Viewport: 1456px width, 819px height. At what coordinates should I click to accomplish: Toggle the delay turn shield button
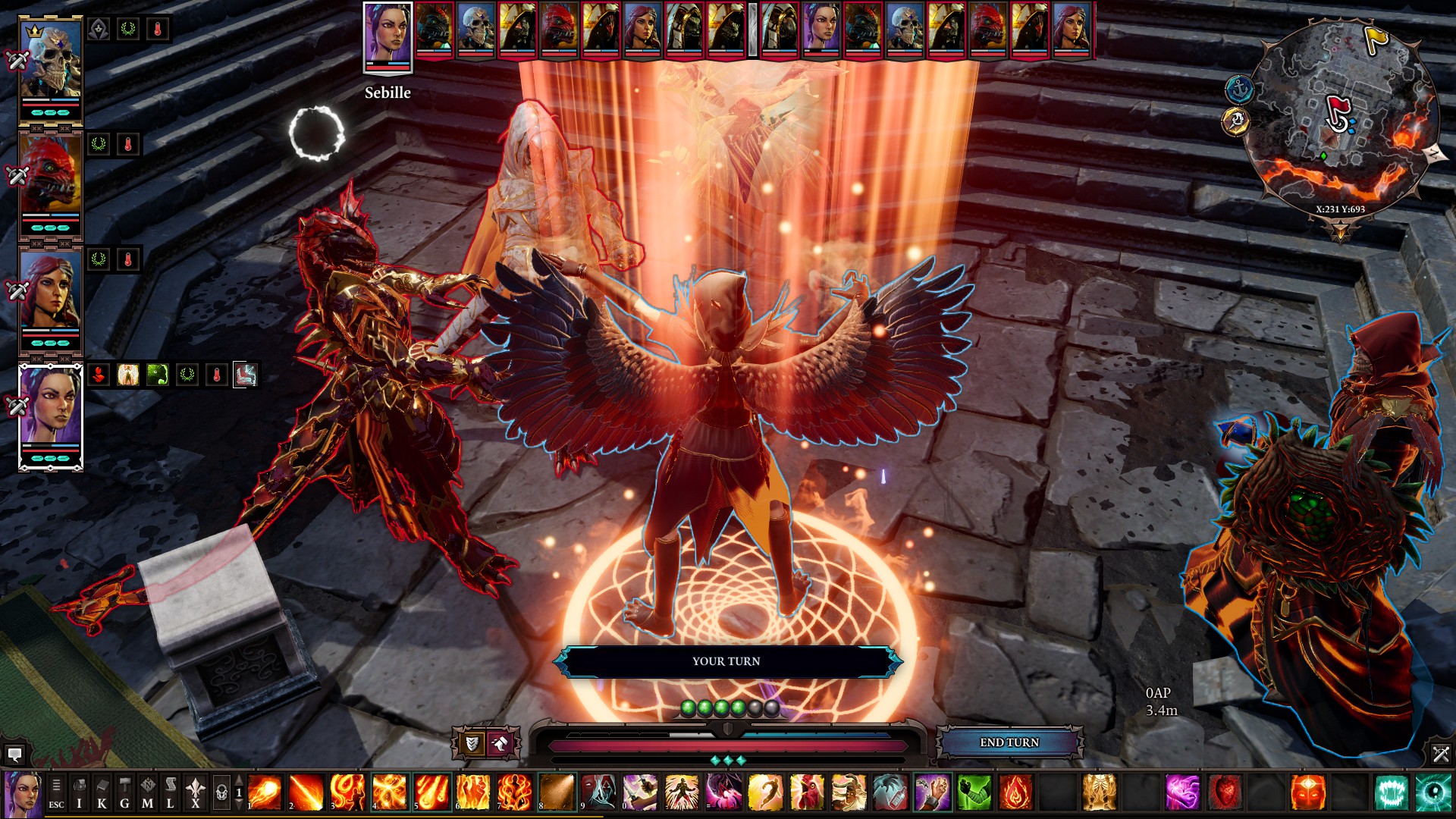pyautogui.click(x=471, y=744)
